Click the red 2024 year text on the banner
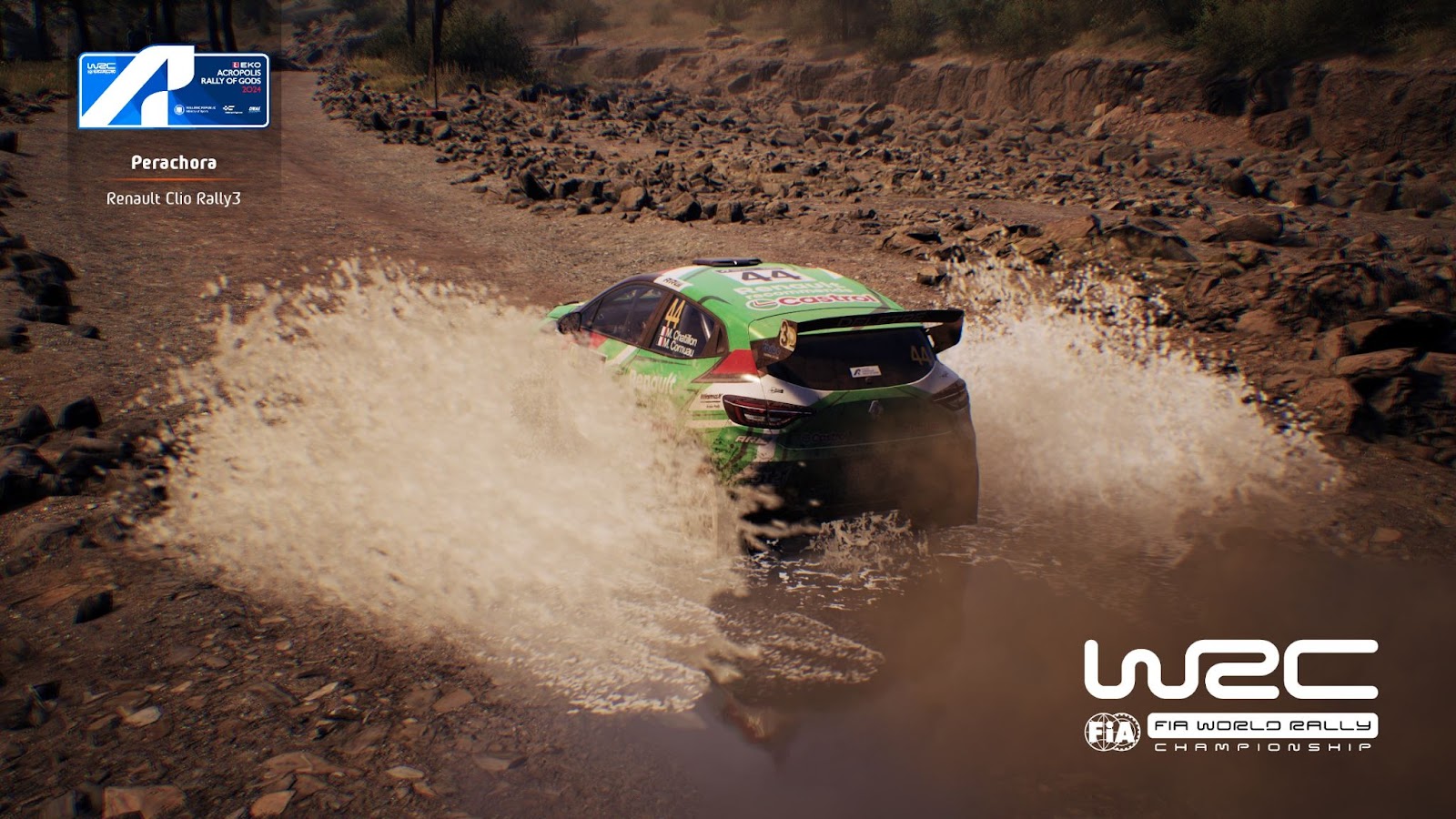 tap(252, 91)
